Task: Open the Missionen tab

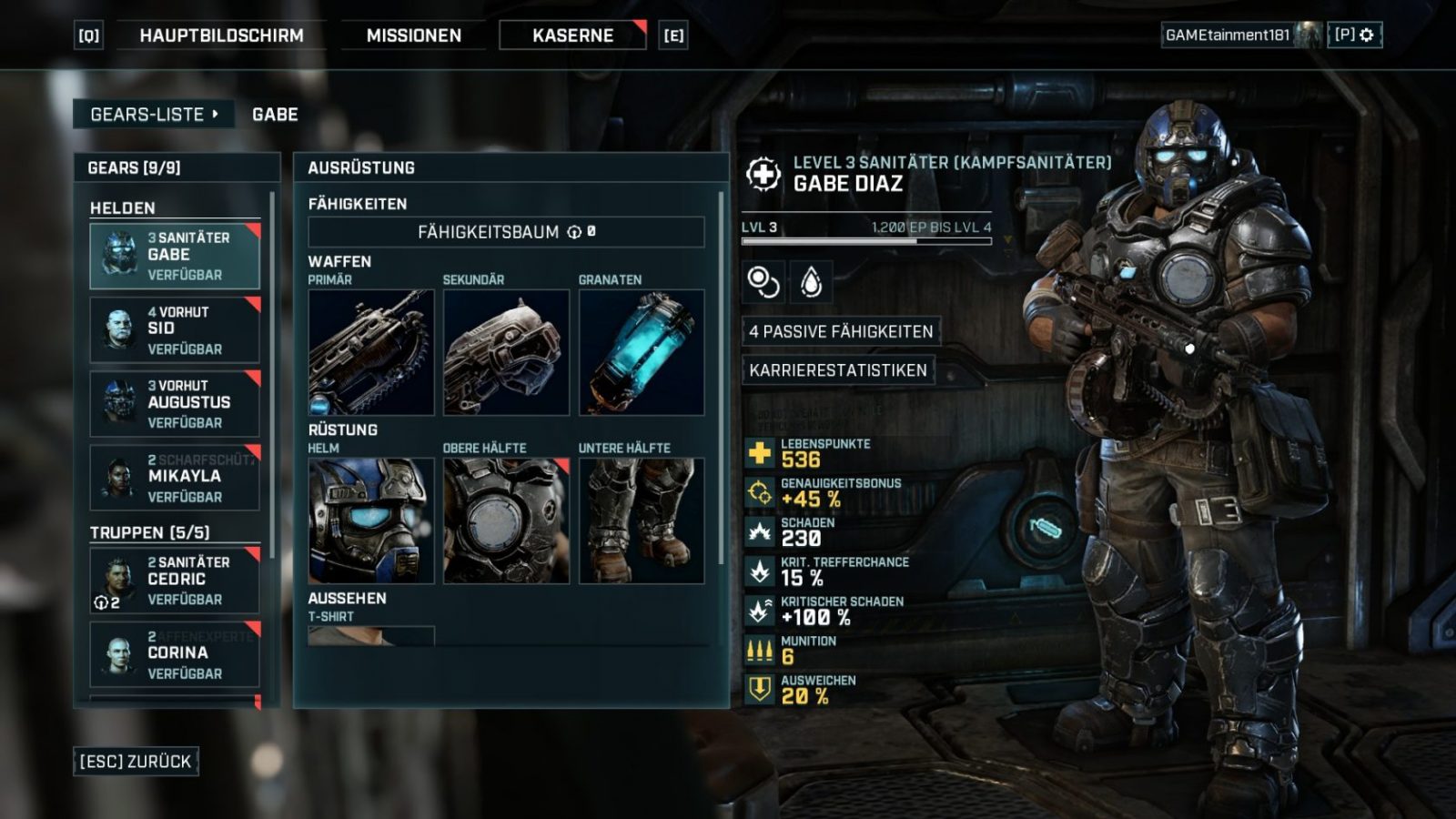Action: point(413,35)
